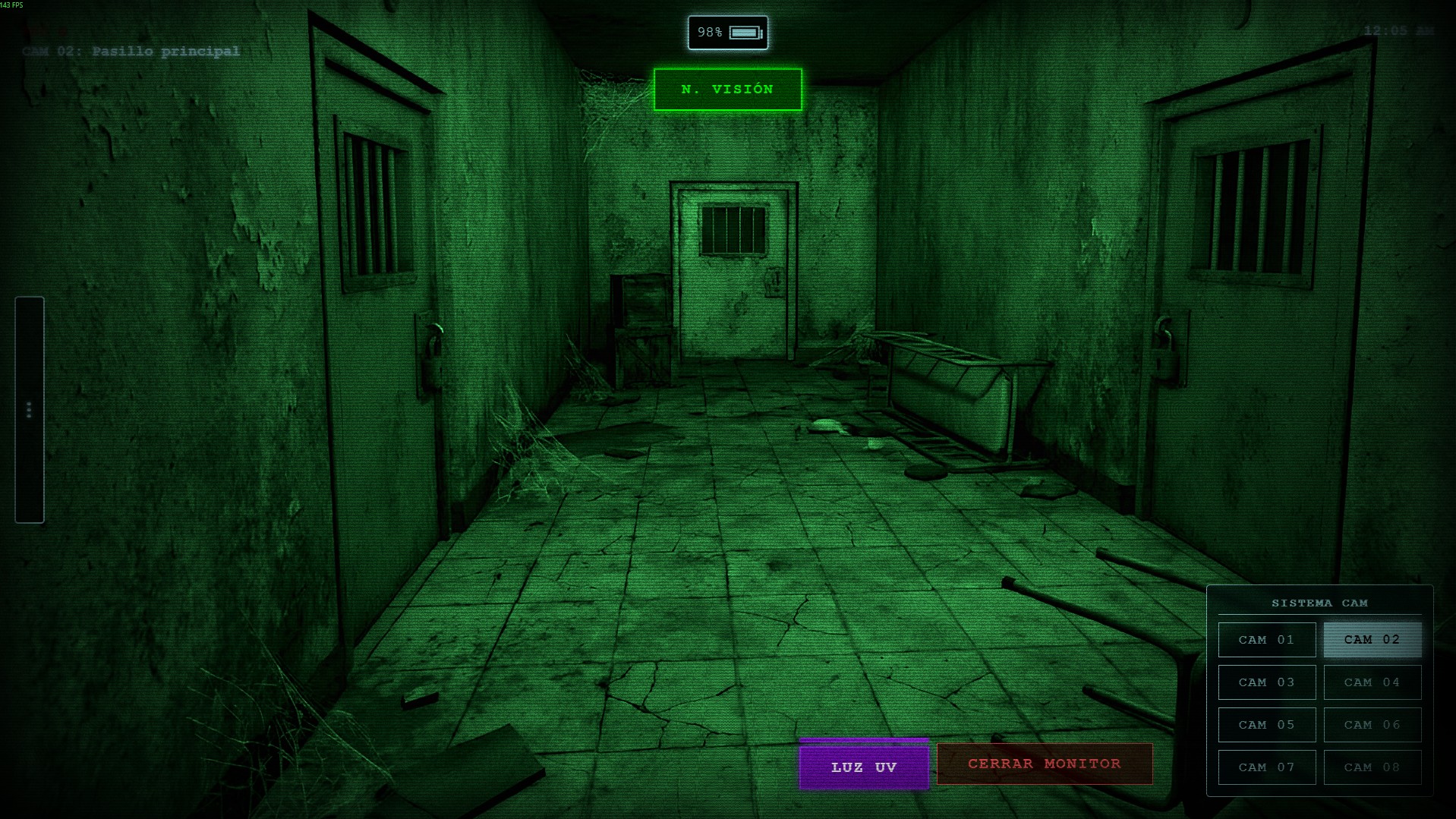Toggle the N. VISIÓN night vision button
The width and height of the screenshot is (1456, 819).
click(727, 90)
